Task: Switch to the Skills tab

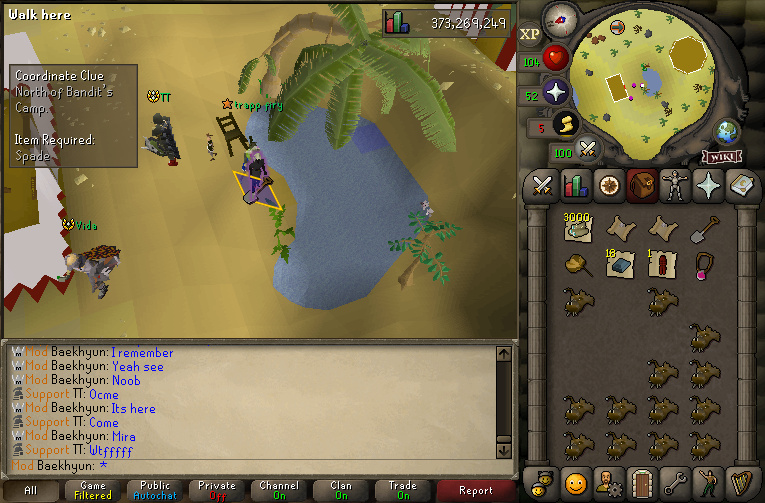Action: [x=575, y=186]
